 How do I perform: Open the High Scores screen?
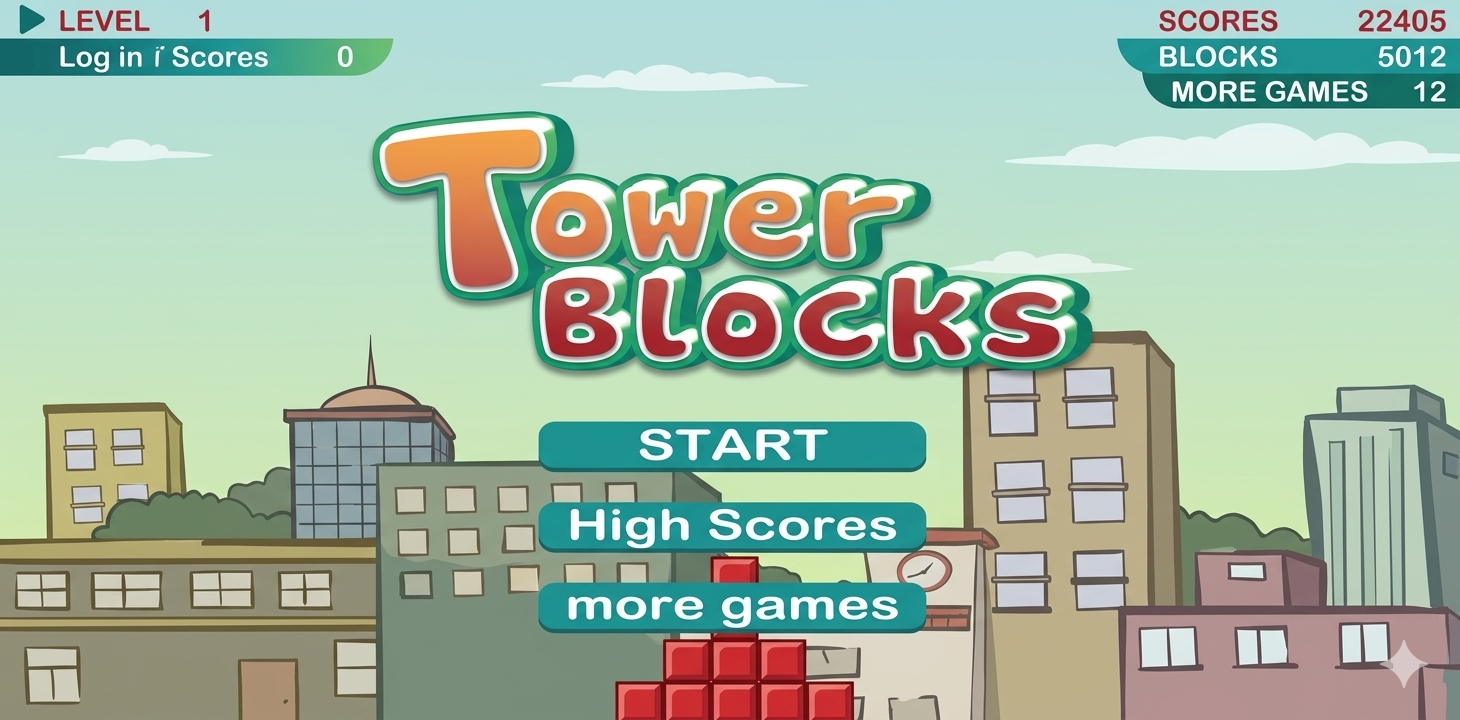[x=730, y=525]
